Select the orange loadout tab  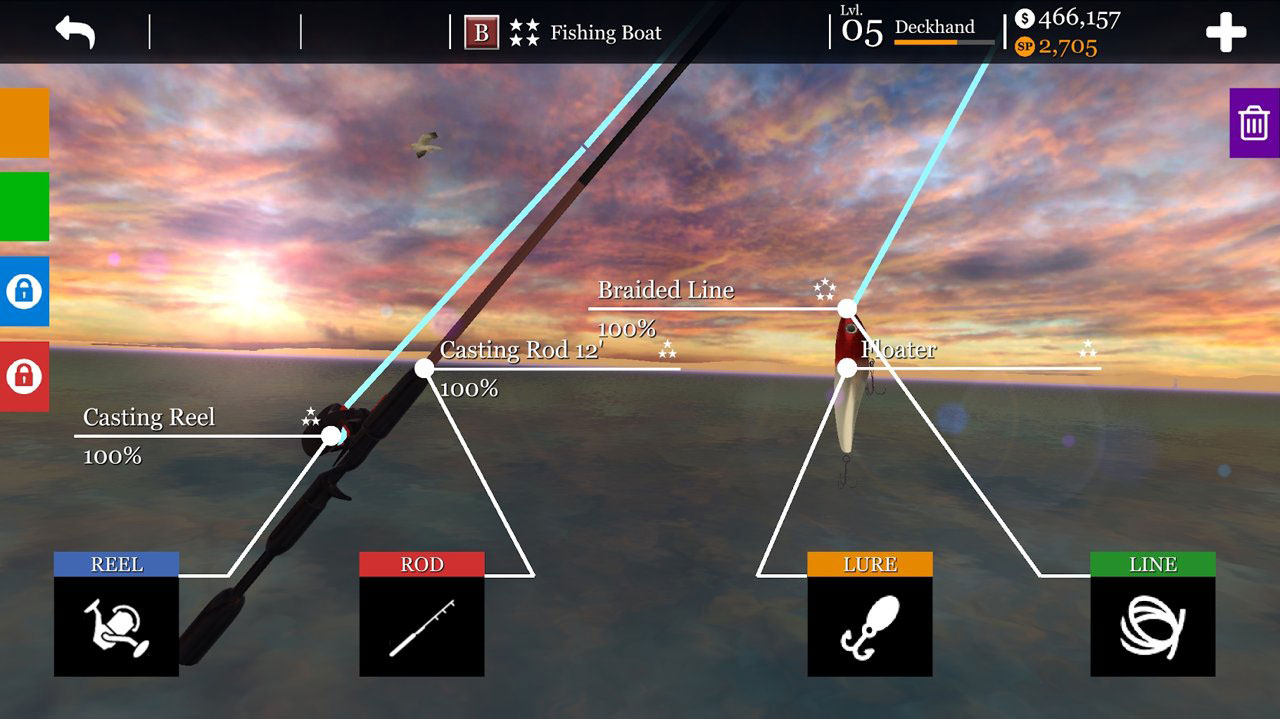click(24, 122)
